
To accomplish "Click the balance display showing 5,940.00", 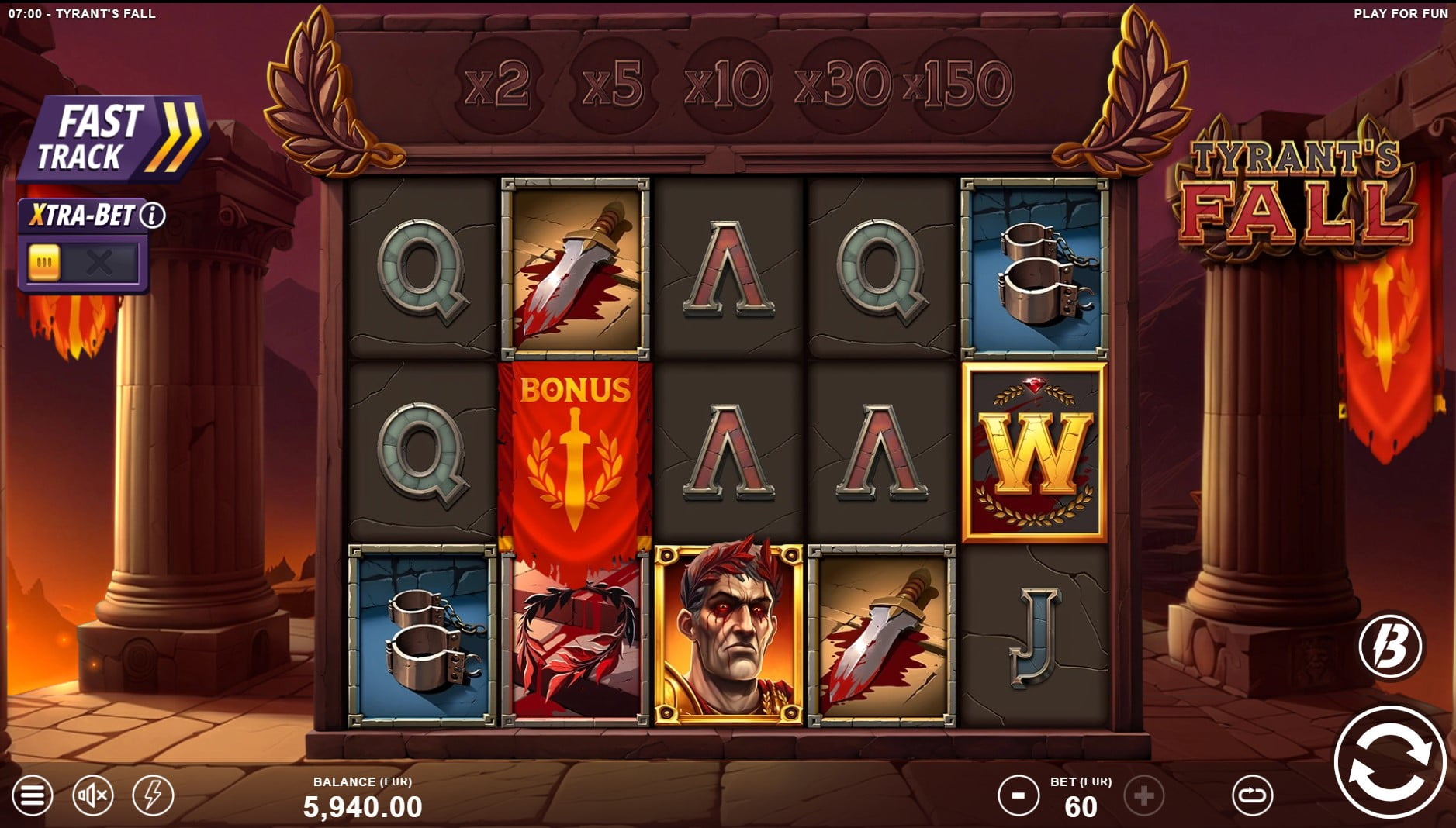I will coord(362,805).
